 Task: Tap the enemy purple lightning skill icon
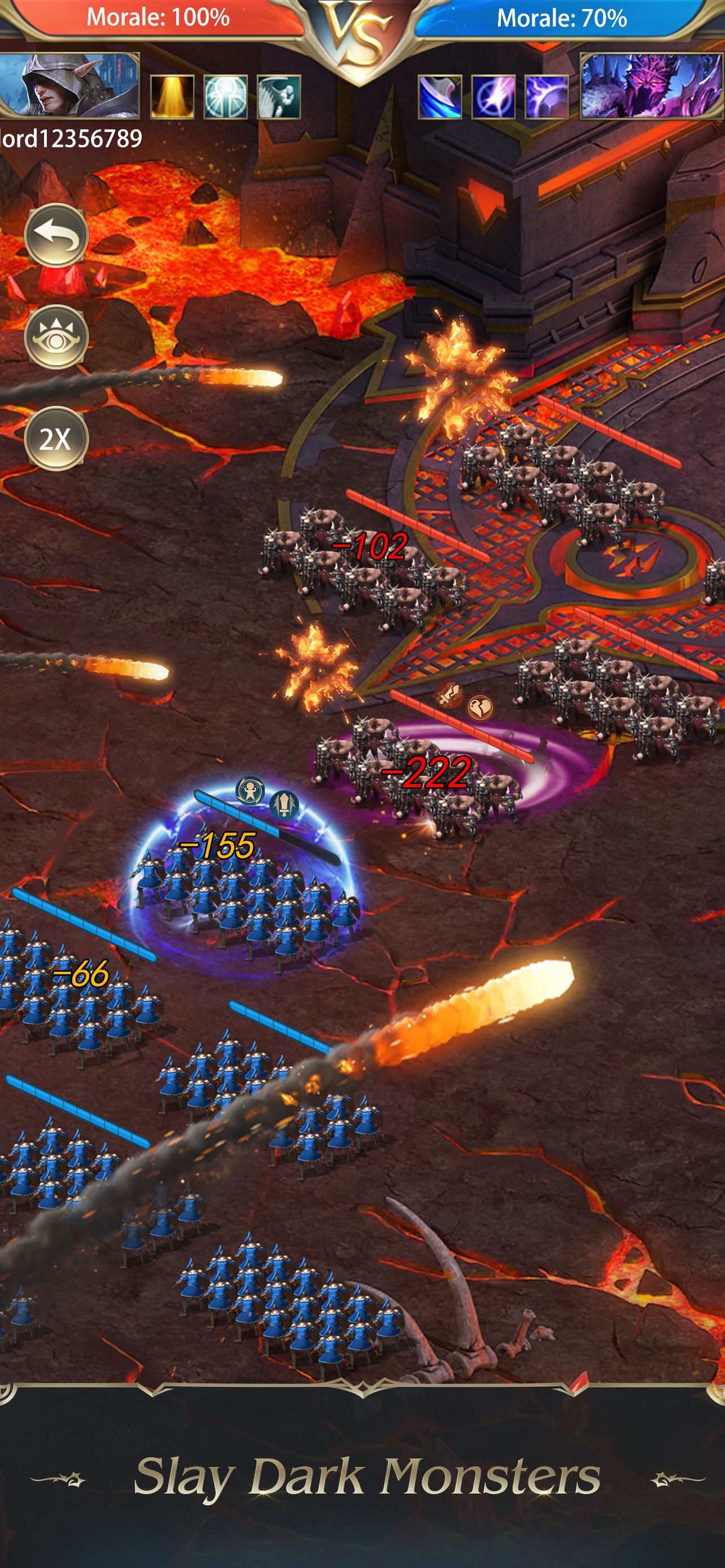pyautogui.click(x=546, y=97)
